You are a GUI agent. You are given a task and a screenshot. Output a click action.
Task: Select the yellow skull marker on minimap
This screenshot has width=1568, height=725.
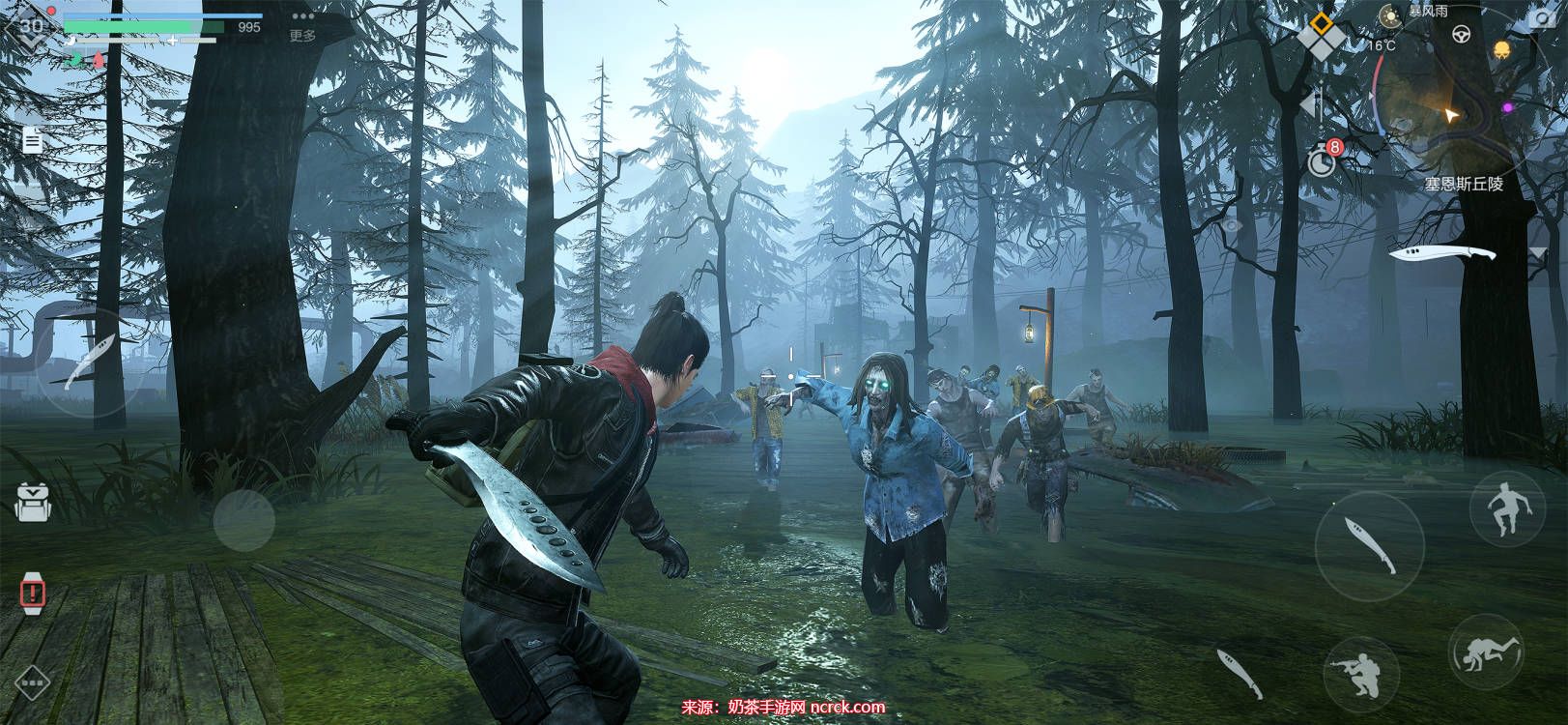(x=1502, y=48)
